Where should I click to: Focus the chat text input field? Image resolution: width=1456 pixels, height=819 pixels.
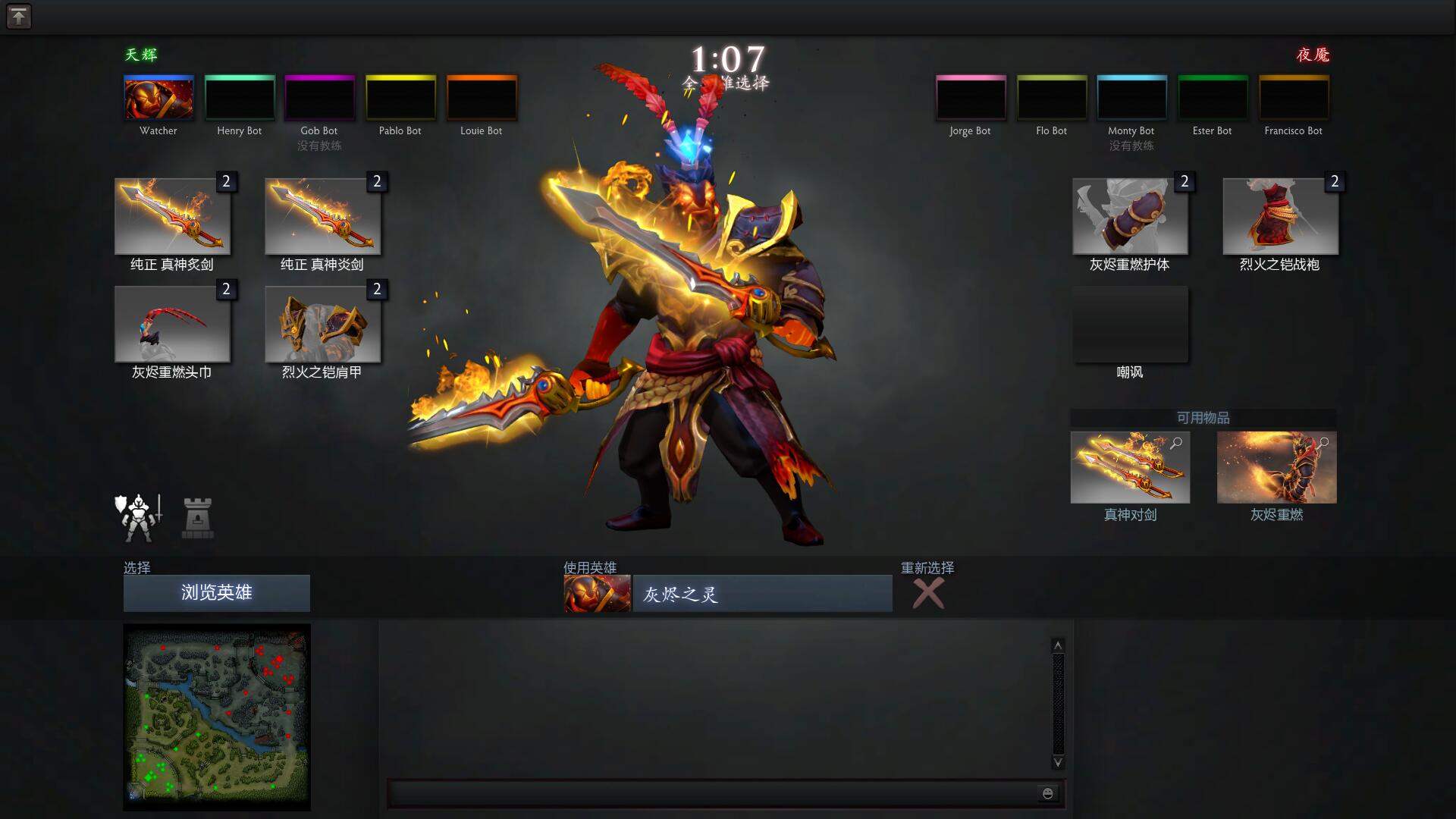coord(711,793)
